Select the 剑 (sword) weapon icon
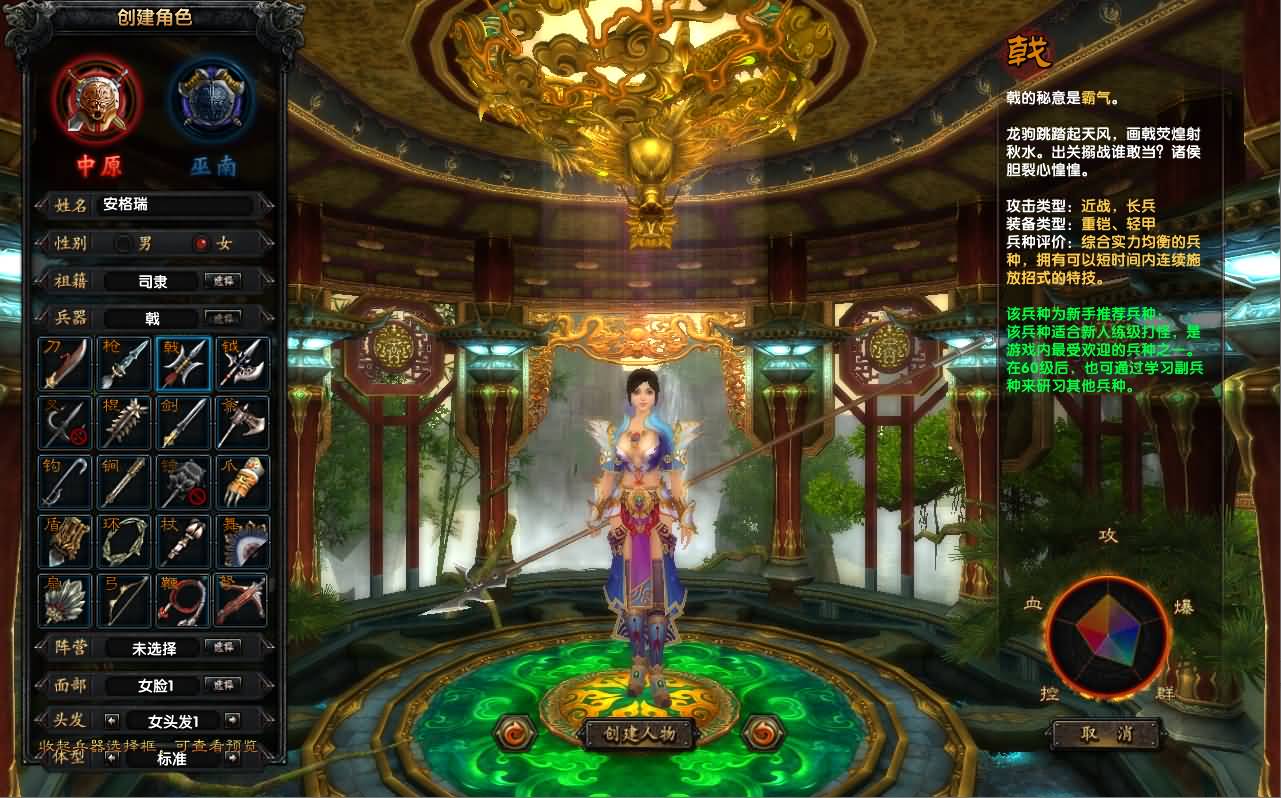The height and width of the screenshot is (798, 1281). coord(182,421)
